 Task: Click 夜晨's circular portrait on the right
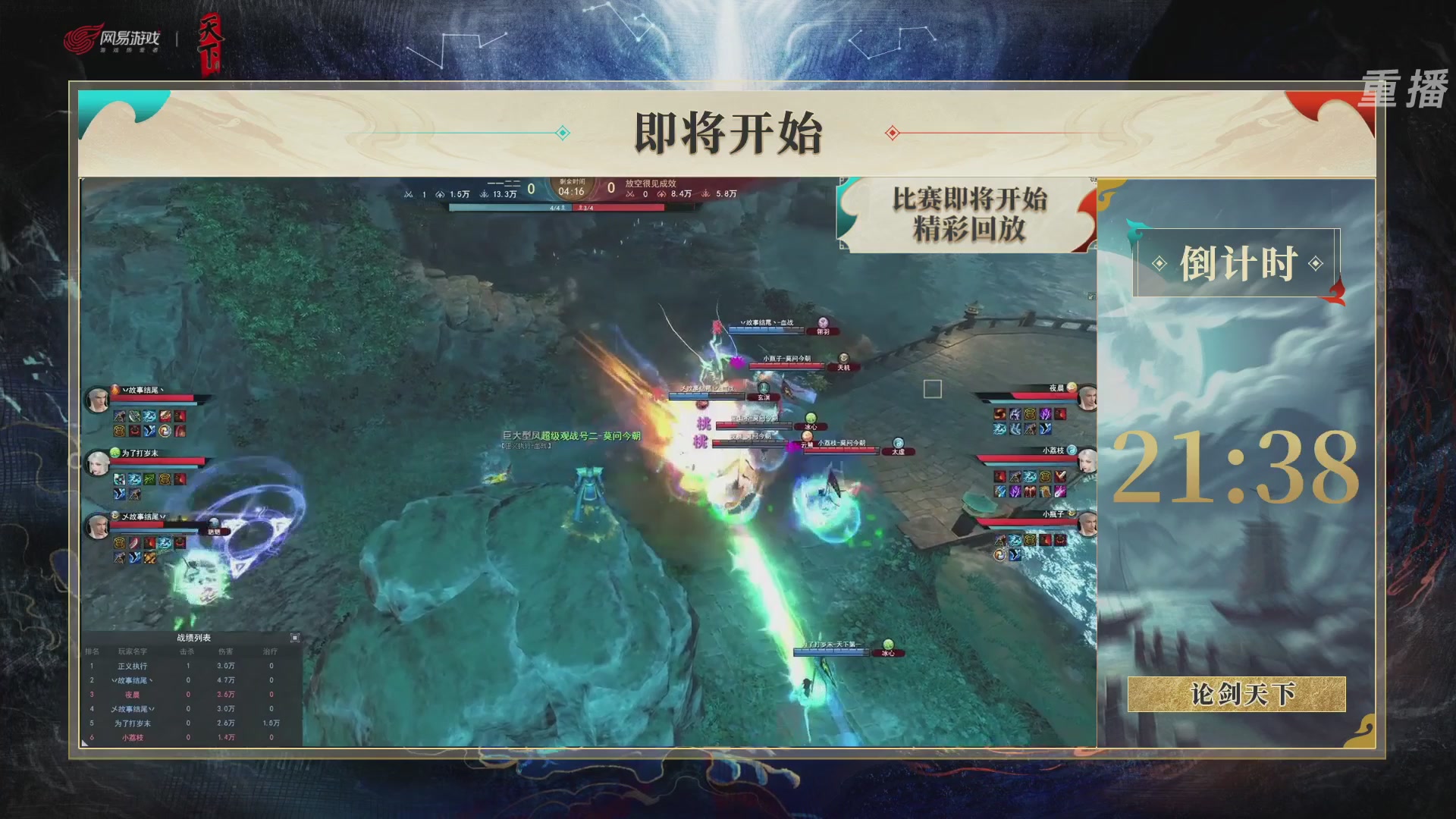pyautogui.click(x=1086, y=397)
